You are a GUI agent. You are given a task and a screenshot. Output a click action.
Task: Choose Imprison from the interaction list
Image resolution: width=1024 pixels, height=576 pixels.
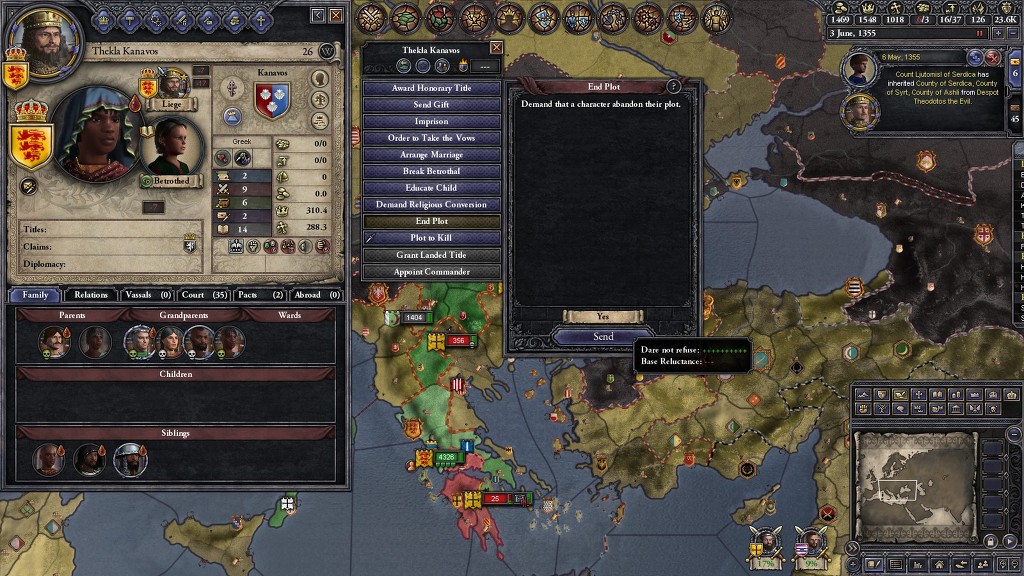coord(431,121)
